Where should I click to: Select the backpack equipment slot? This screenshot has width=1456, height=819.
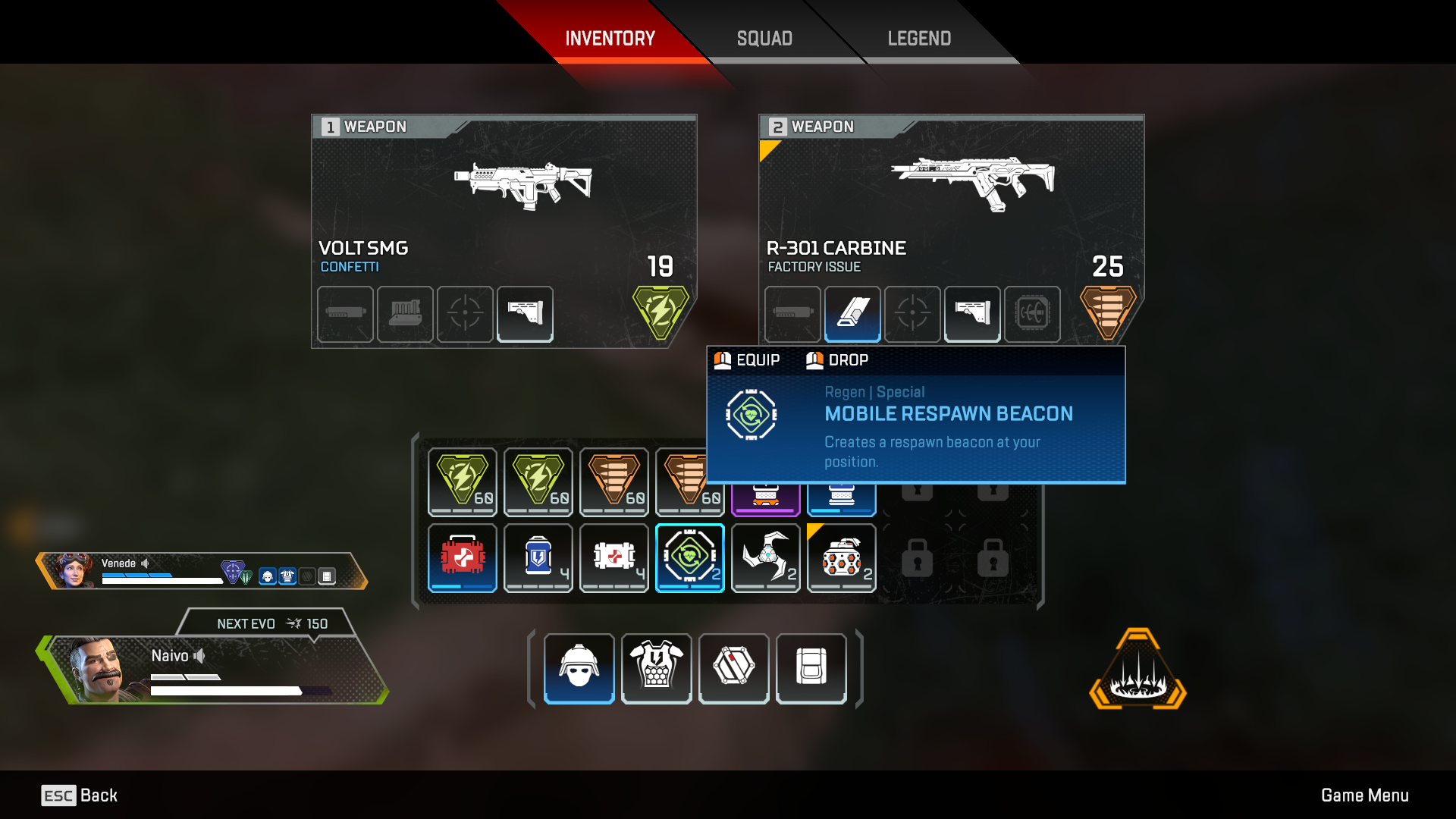click(x=811, y=668)
